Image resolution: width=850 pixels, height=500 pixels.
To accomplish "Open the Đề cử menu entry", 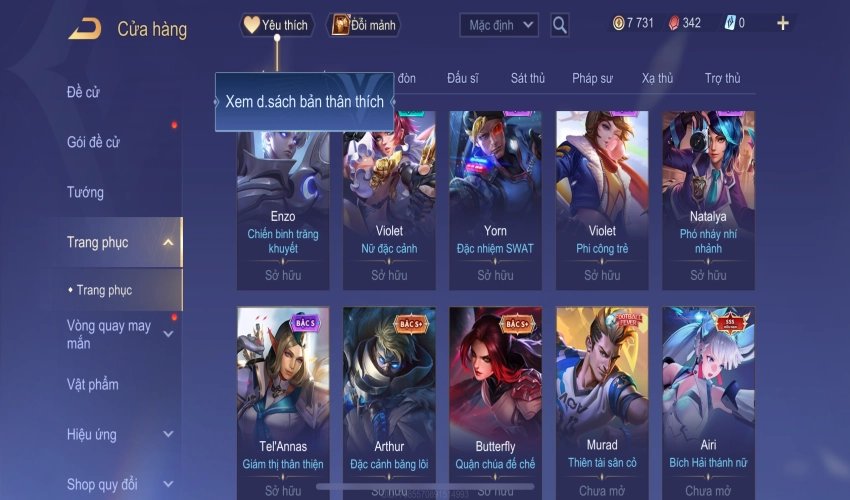I will (x=84, y=93).
